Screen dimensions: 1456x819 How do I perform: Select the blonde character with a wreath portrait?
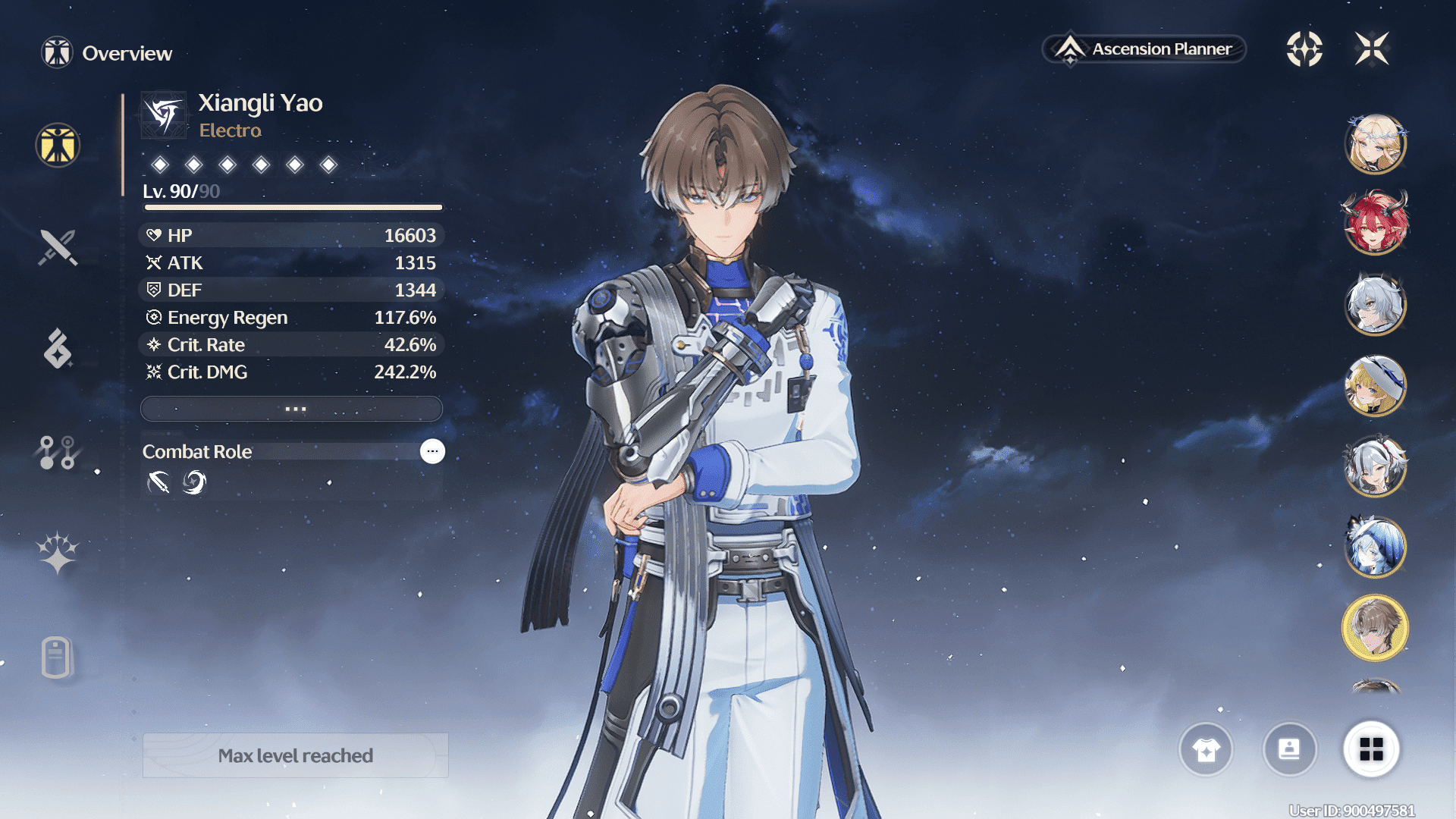click(x=1375, y=144)
